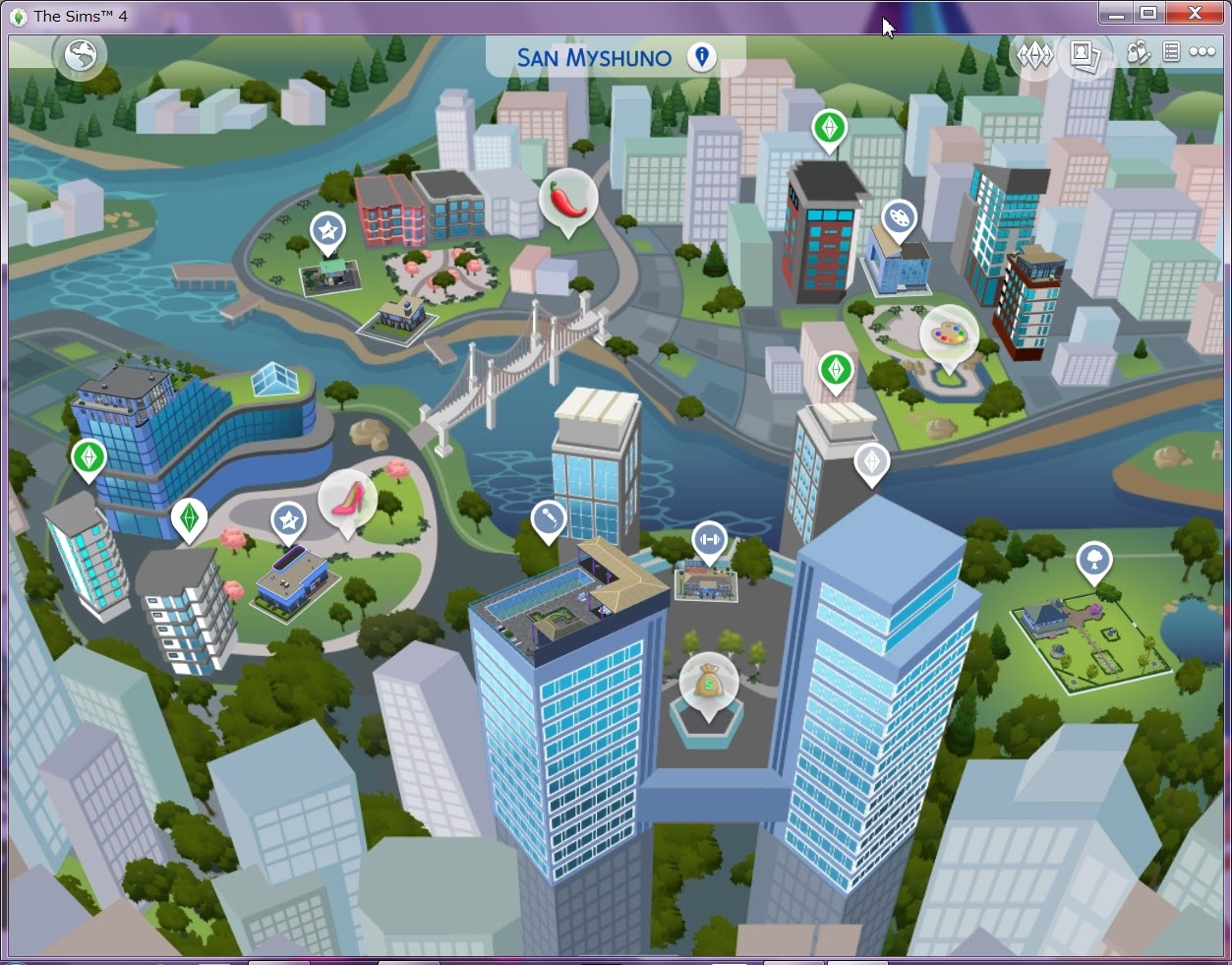Image resolution: width=1232 pixels, height=965 pixels.
Task: Minimize the game window
Action: (1115, 14)
